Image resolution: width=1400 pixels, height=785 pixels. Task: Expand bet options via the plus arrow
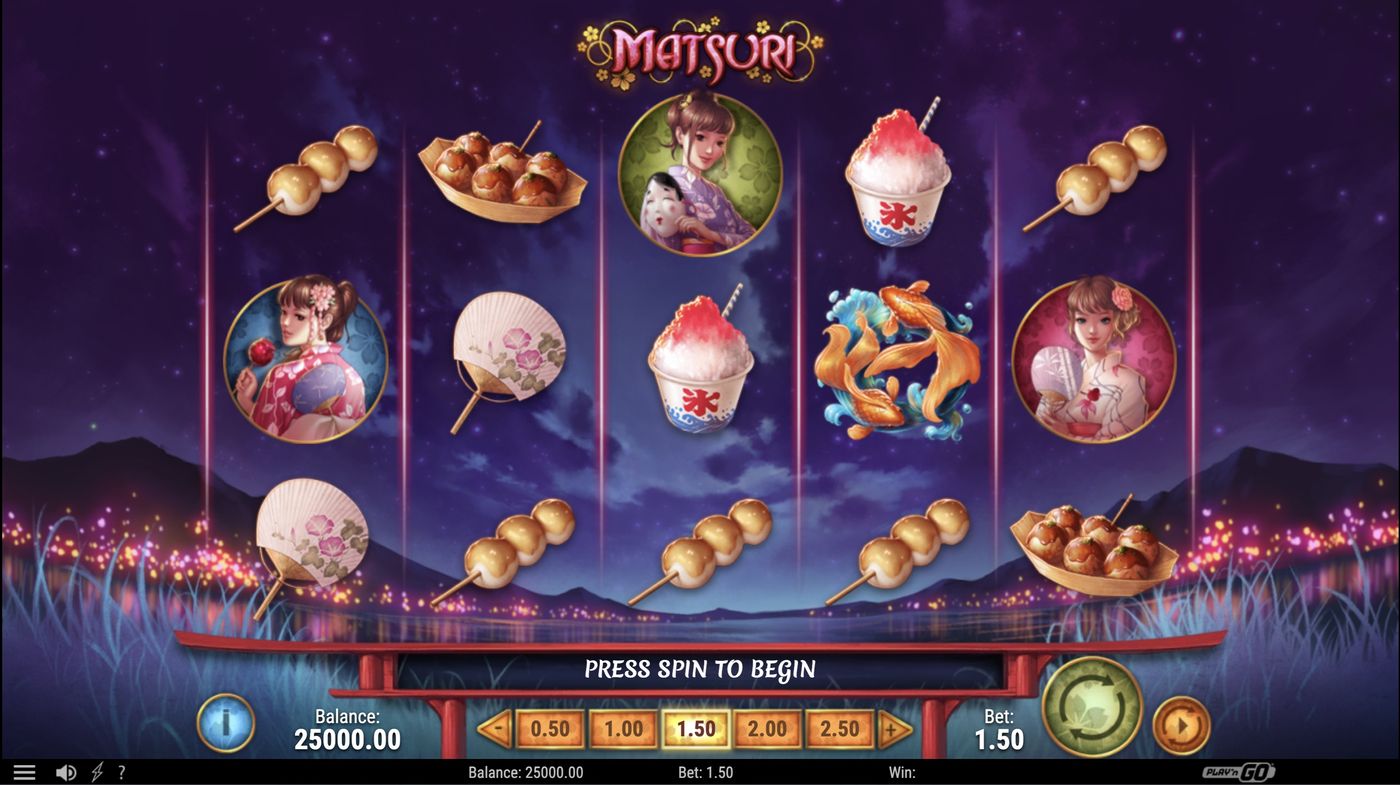pyautogui.click(x=891, y=729)
